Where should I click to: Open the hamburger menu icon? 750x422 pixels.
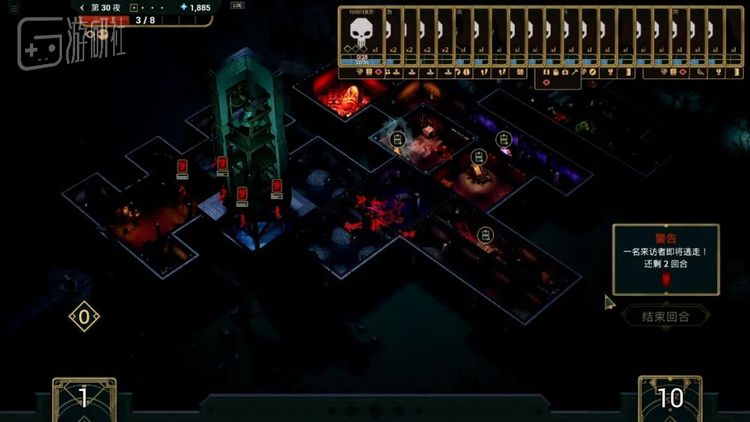(x=14, y=8)
